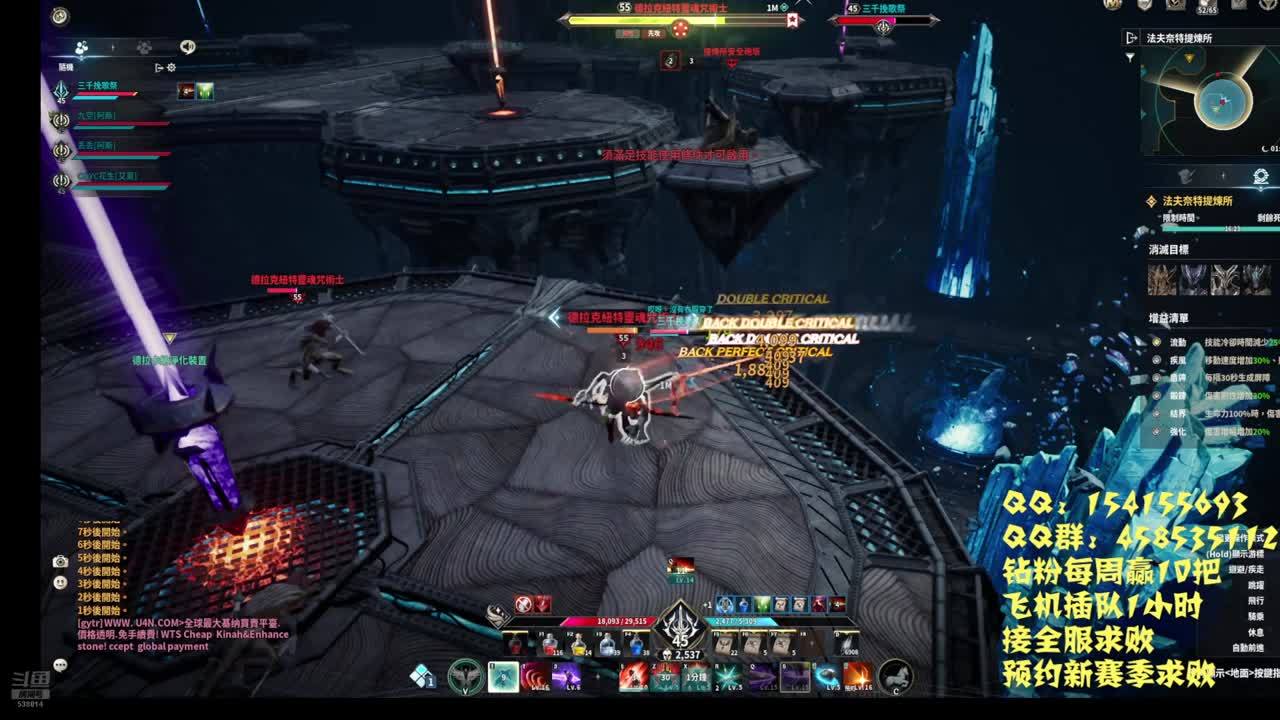1280x720 pixels.
Task: Activate the orange burst skill Lv.16
Action: [x=856, y=677]
